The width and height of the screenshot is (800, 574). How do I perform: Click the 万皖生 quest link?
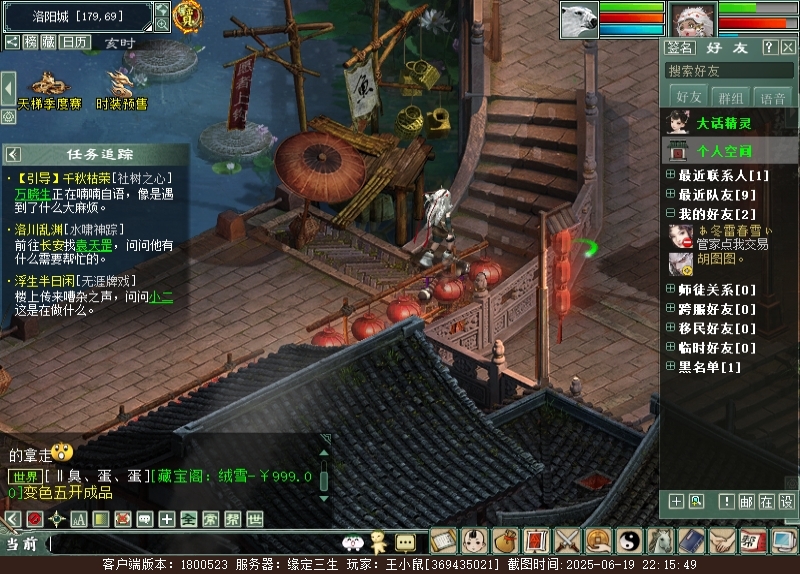tap(32, 193)
